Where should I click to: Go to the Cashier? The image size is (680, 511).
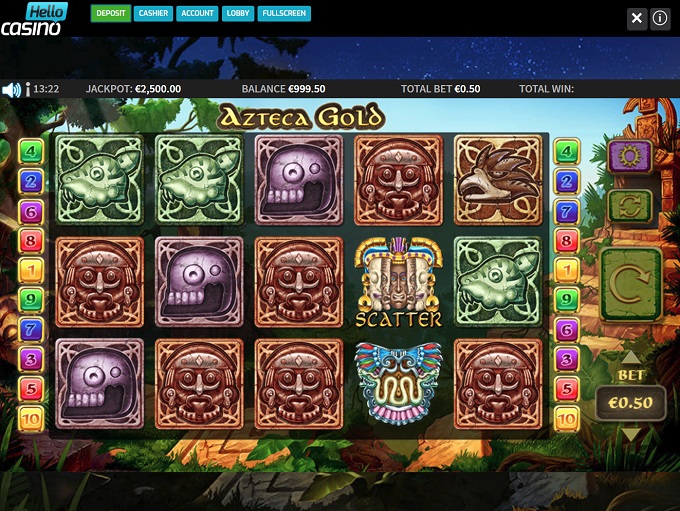[153, 14]
